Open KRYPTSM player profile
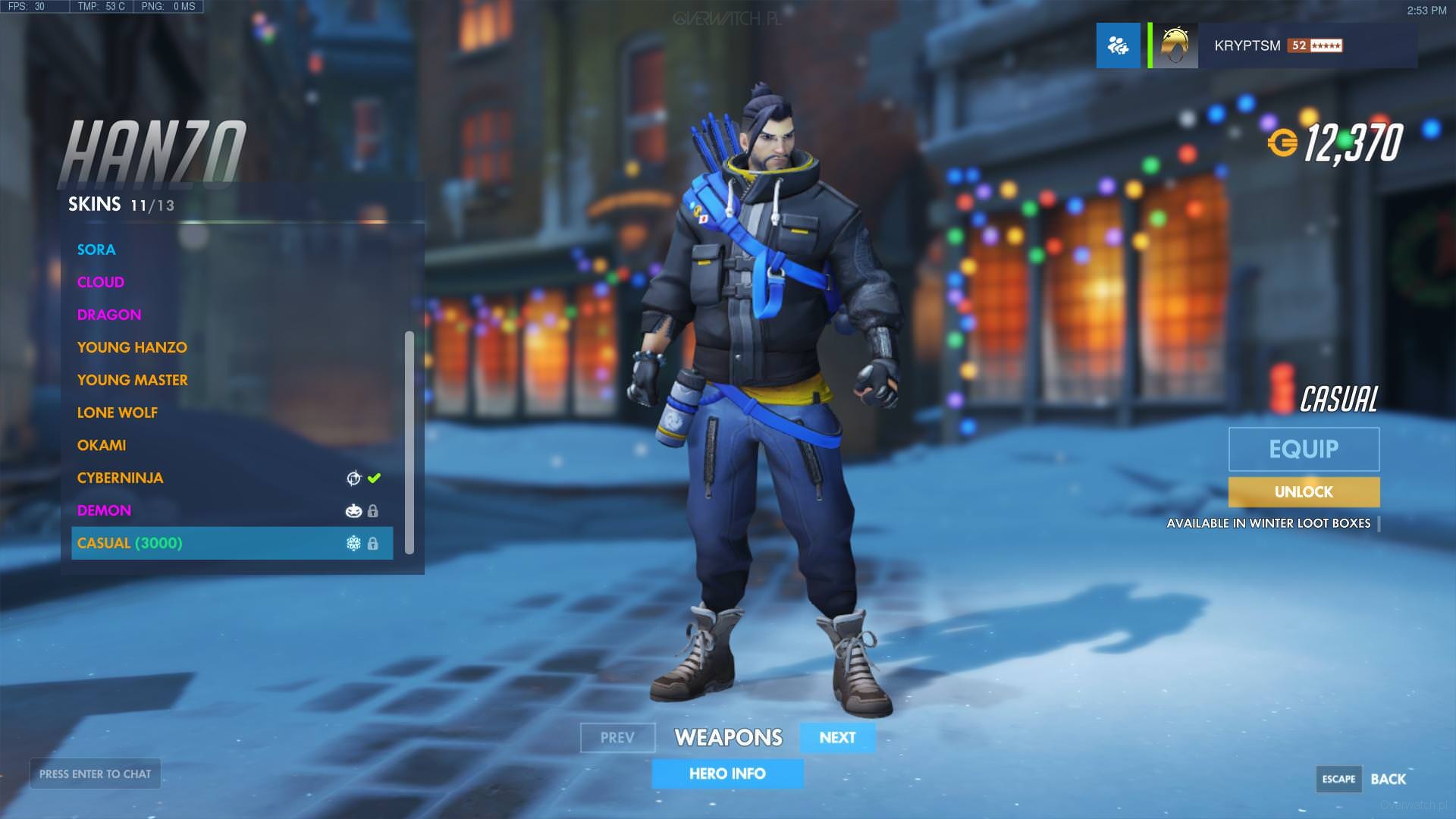This screenshot has height=819, width=1456. [1247, 45]
